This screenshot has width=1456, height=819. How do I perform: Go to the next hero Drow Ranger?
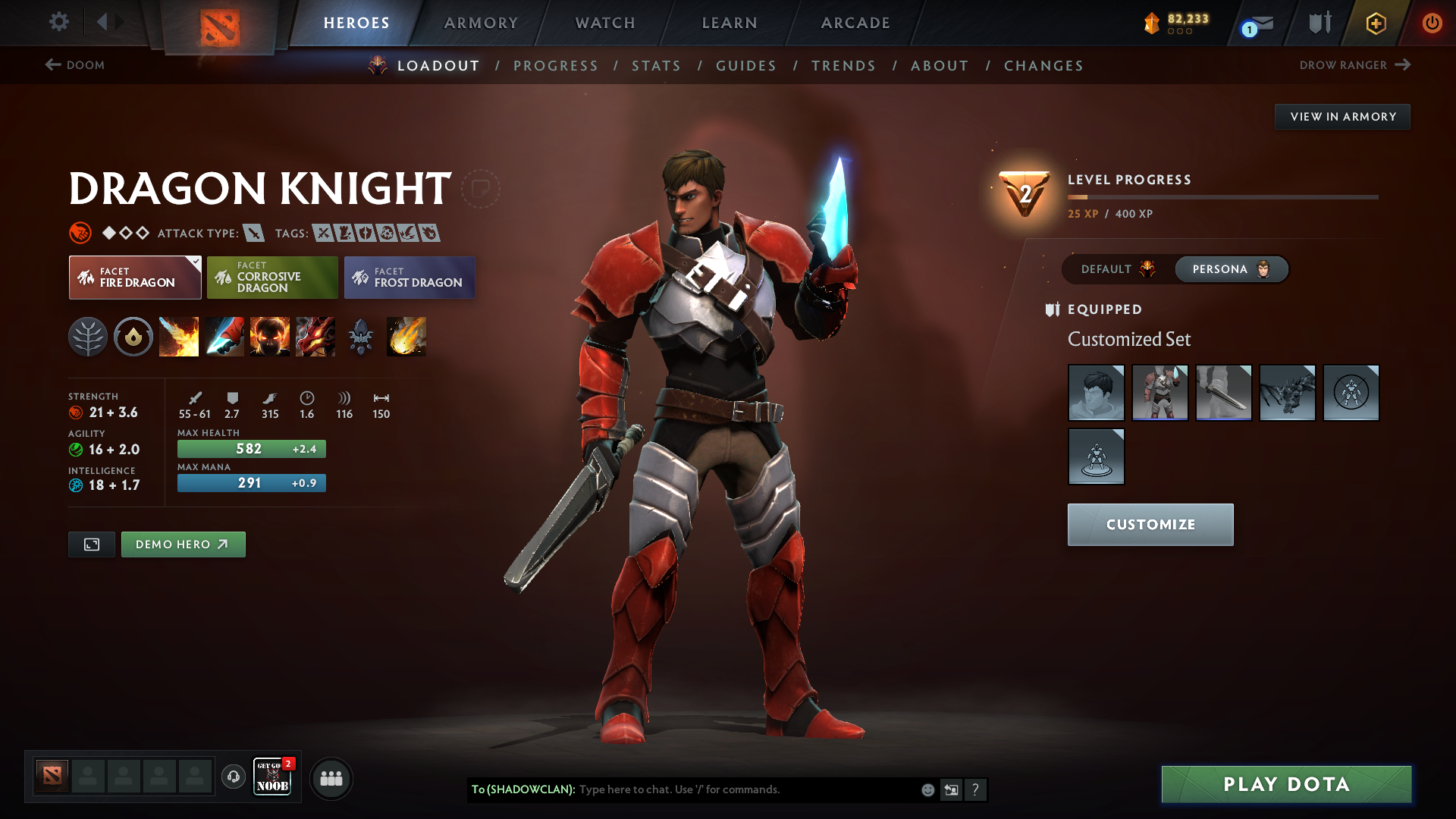pos(1357,65)
